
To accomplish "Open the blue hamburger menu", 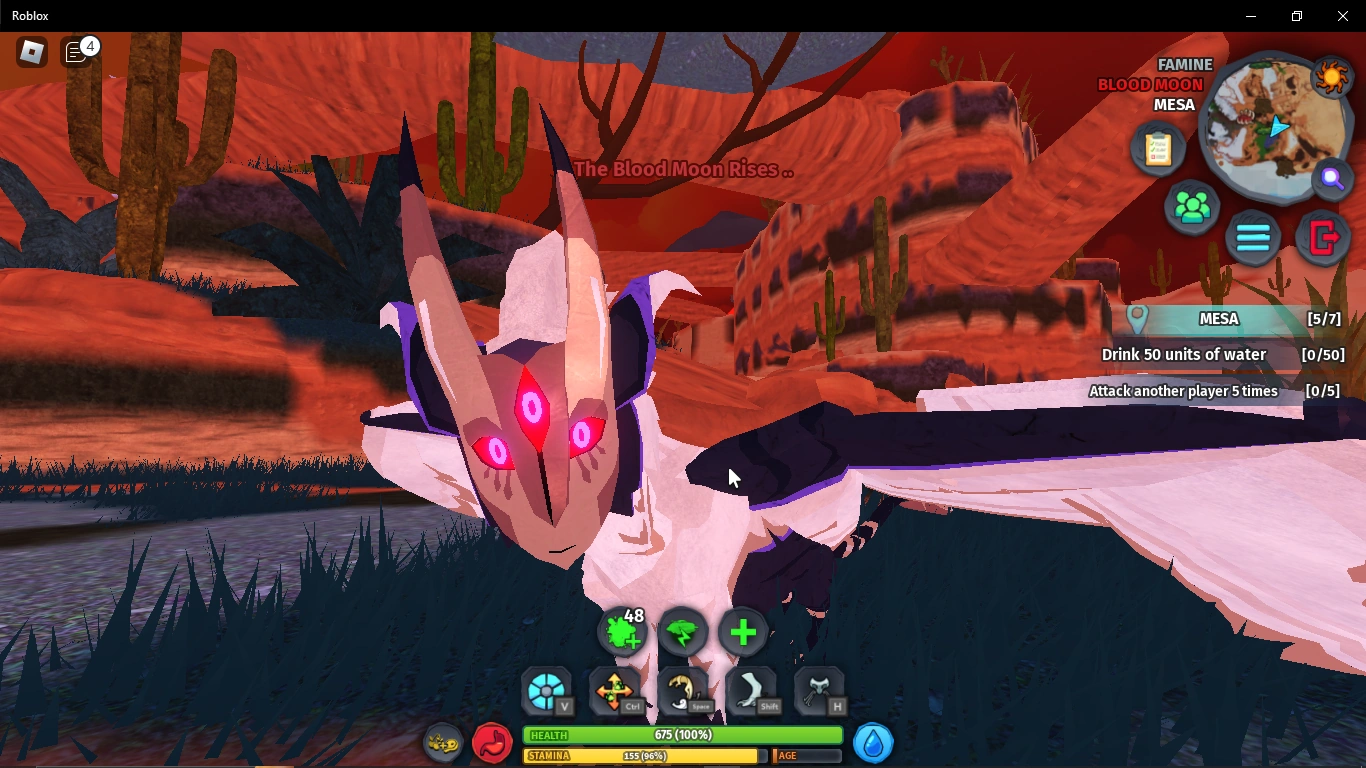I will (1253, 238).
